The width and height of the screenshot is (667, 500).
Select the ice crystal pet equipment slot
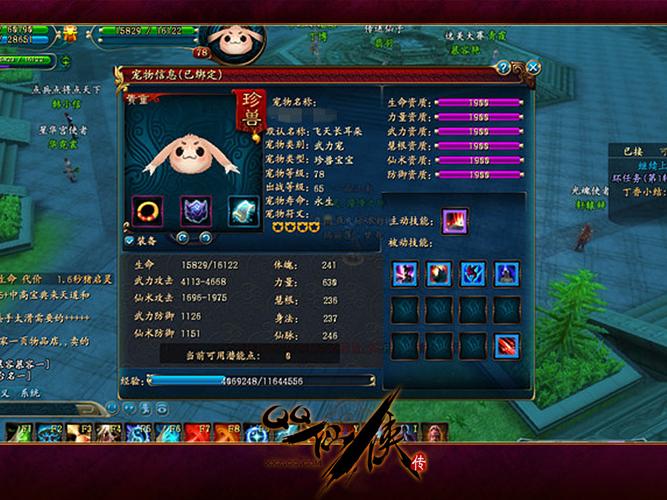243,210
